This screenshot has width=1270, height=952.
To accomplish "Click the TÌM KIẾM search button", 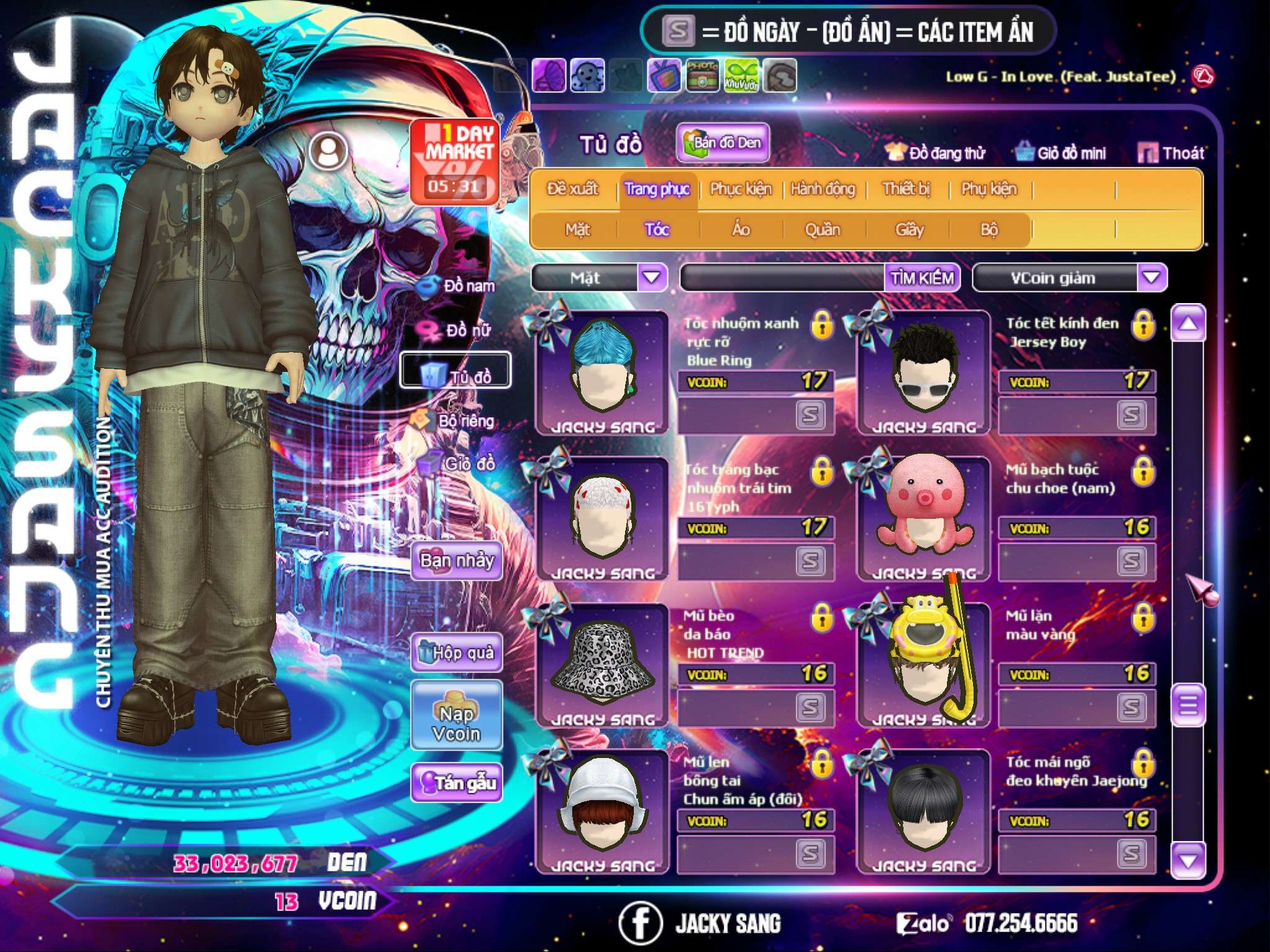I will click(x=922, y=278).
